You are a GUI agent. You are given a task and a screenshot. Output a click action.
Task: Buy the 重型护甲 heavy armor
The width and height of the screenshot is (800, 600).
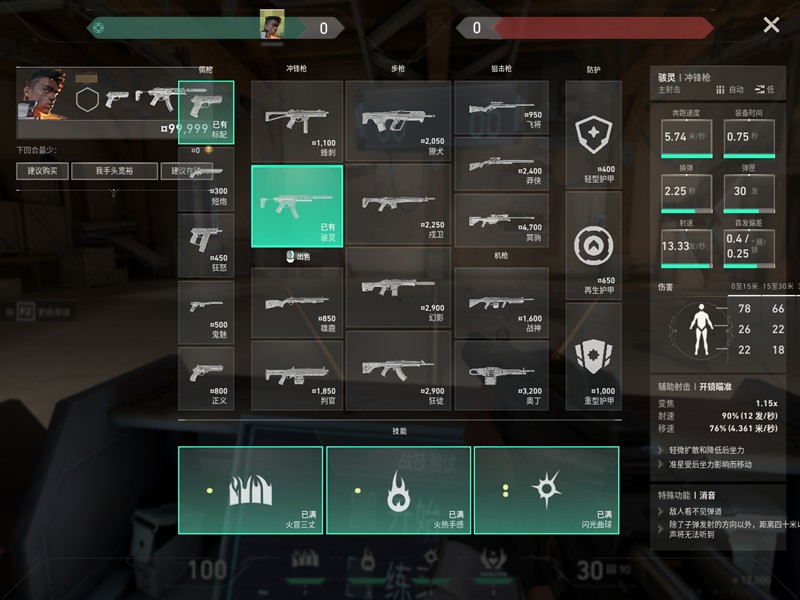(x=593, y=358)
